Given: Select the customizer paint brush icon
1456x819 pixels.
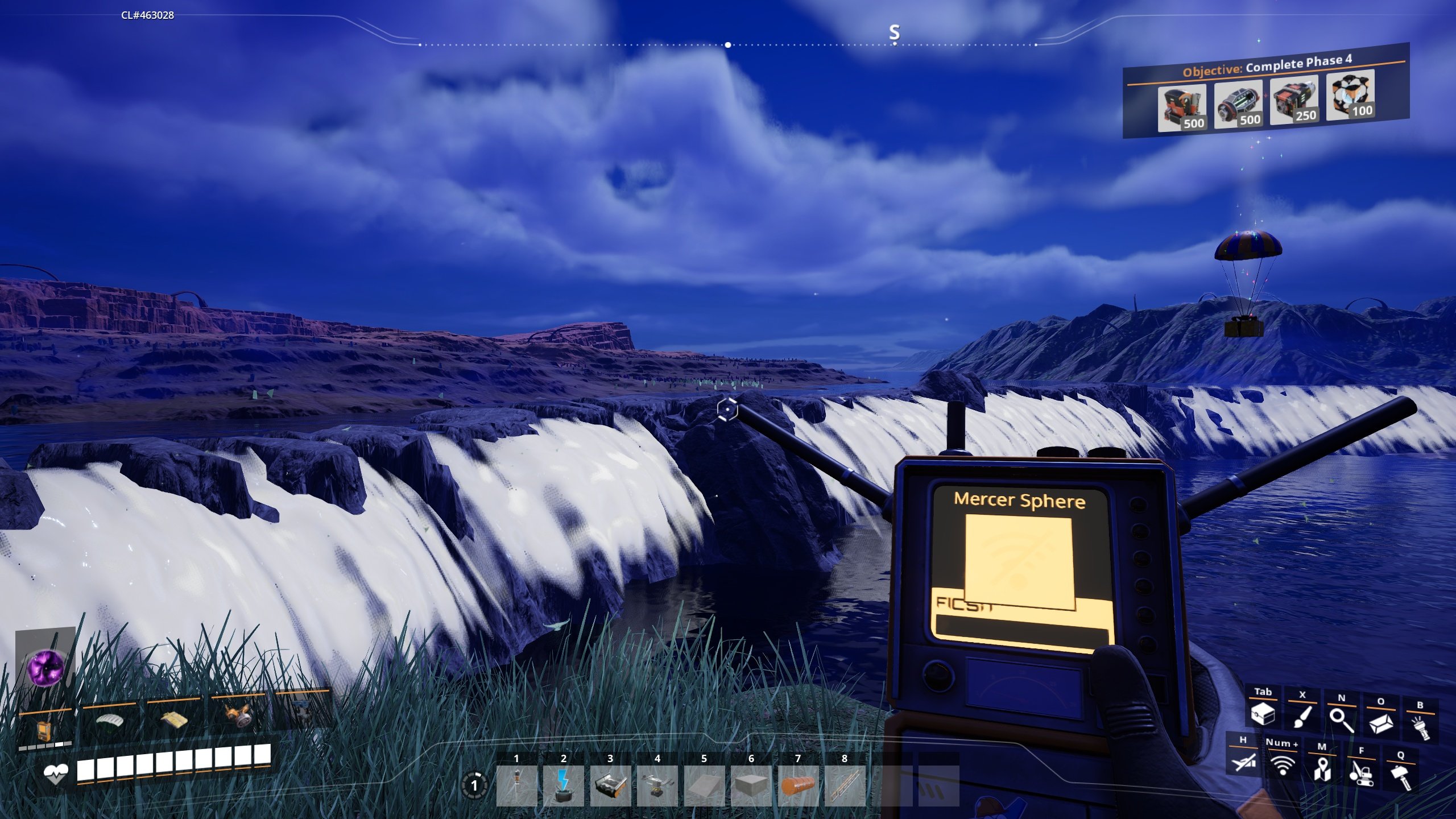Looking at the screenshot, I should tap(1302, 718).
